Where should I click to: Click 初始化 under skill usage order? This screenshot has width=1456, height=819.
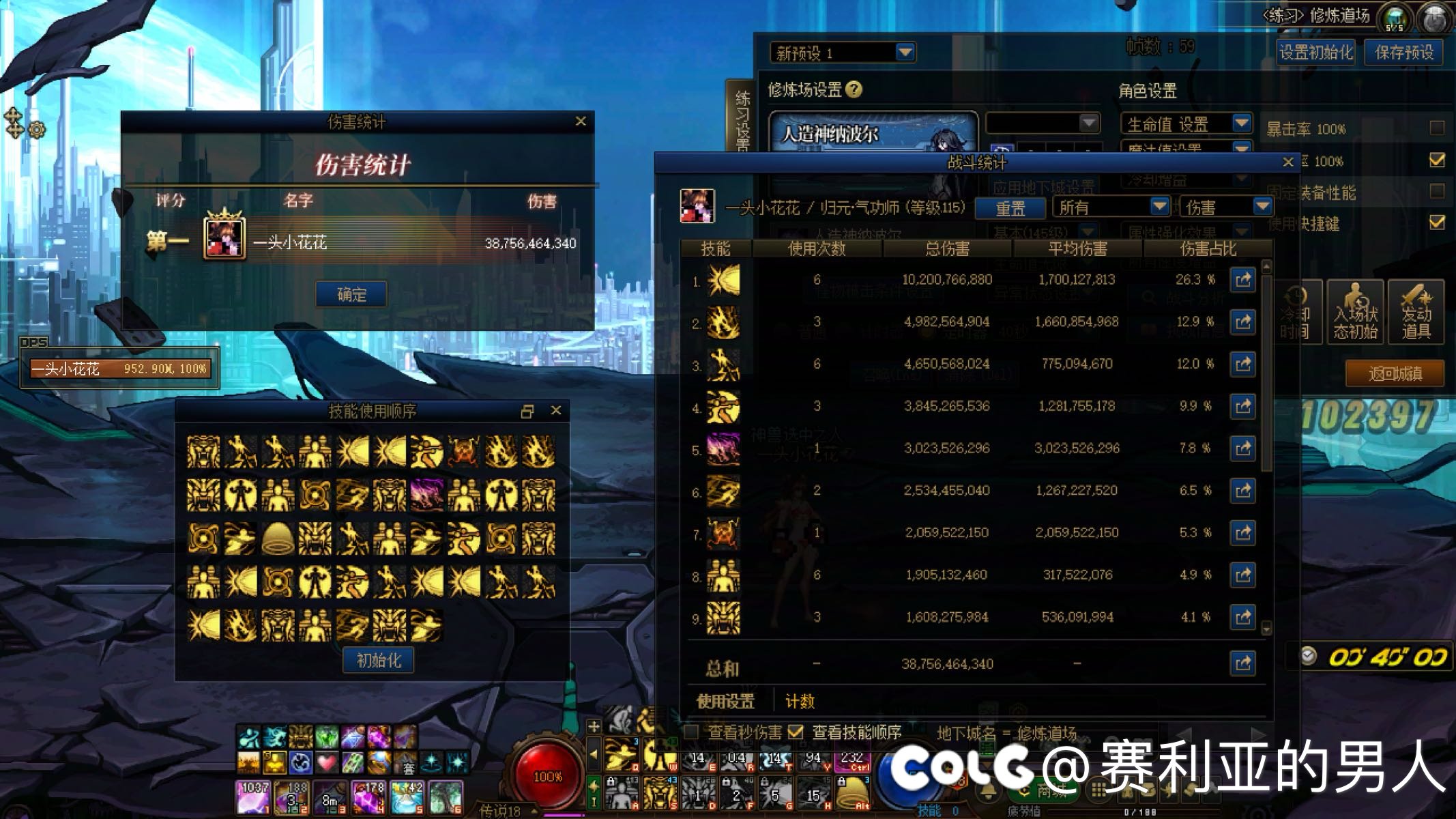(379, 661)
